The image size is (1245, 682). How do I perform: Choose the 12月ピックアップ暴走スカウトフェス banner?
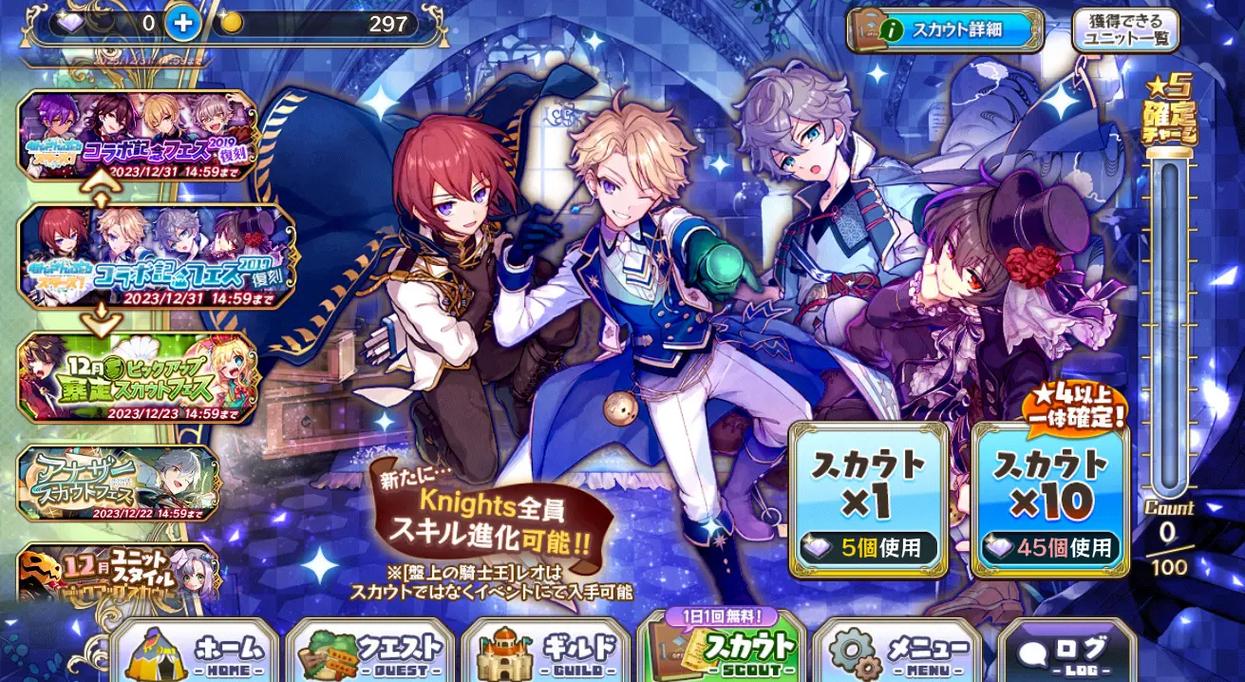pos(137,378)
